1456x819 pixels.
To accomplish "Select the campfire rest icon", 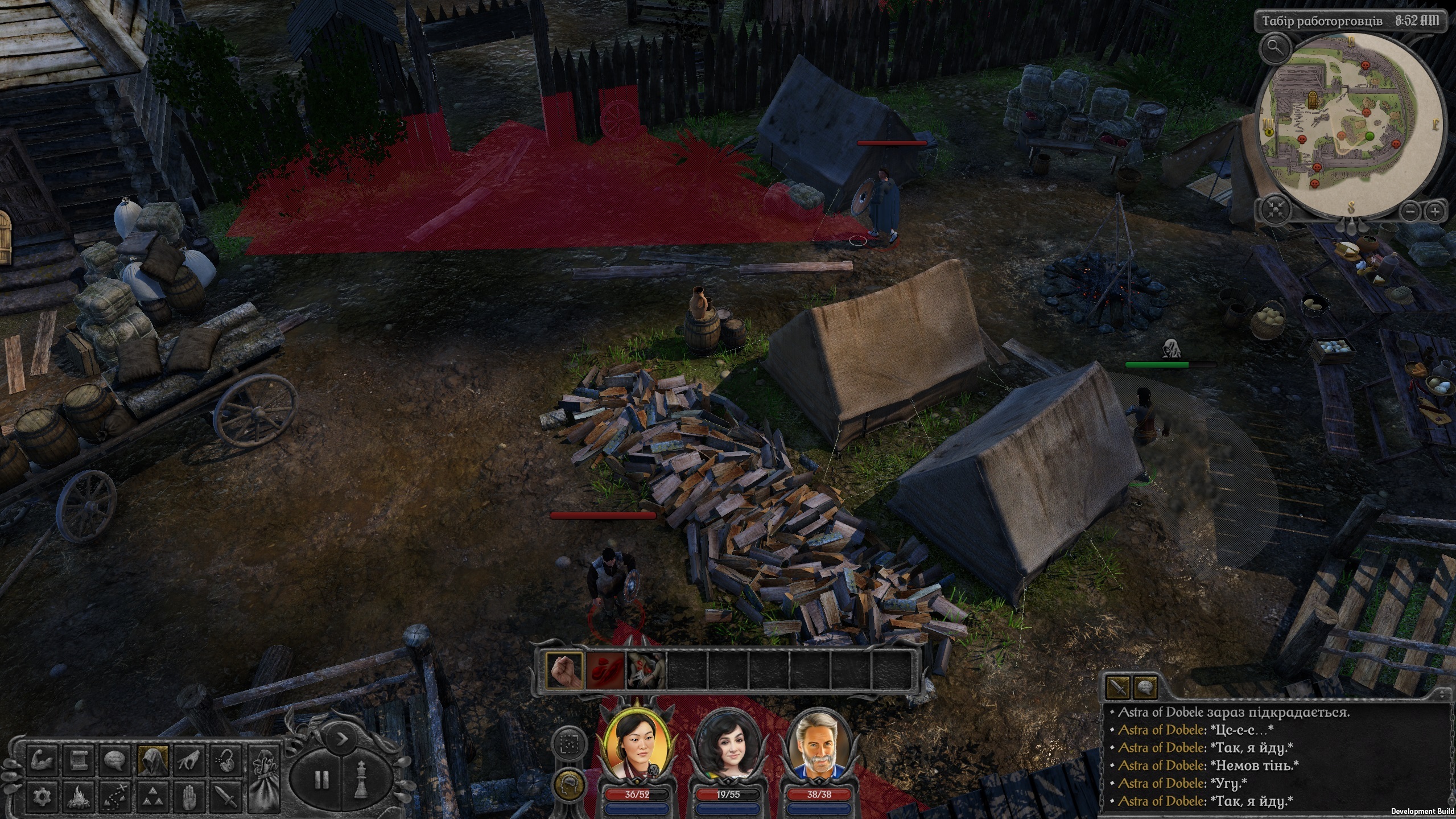I will 79,798.
